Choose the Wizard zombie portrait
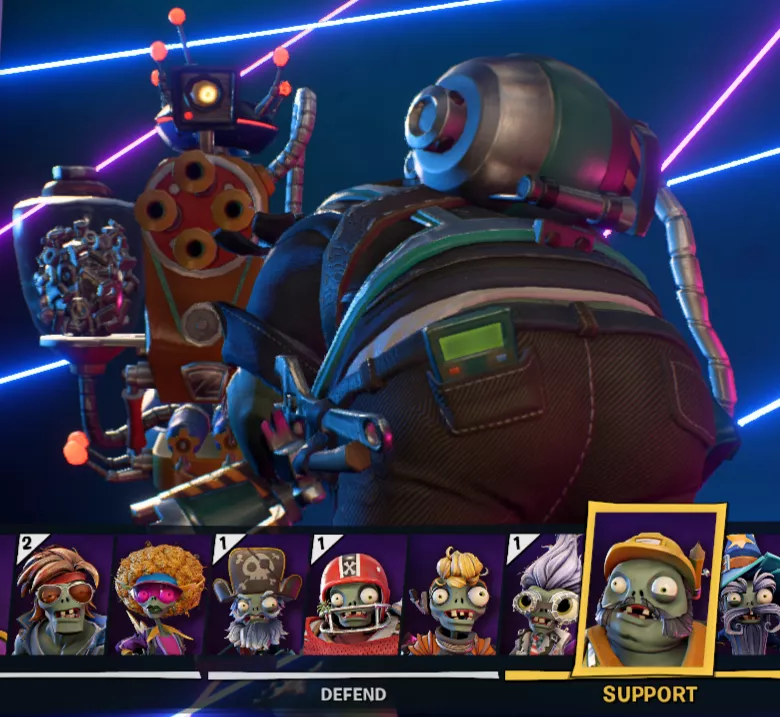780x717 pixels. pyautogui.click(x=752, y=594)
